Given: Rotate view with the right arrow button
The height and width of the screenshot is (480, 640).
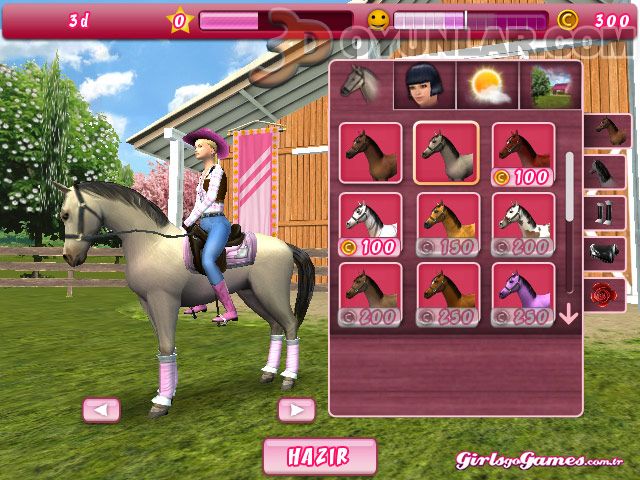Looking at the screenshot, I should 296,409.
